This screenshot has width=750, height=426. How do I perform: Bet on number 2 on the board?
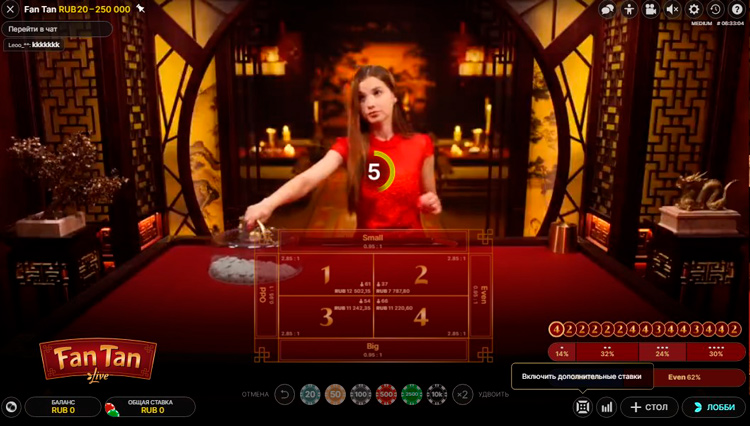(x=421, y=276)
